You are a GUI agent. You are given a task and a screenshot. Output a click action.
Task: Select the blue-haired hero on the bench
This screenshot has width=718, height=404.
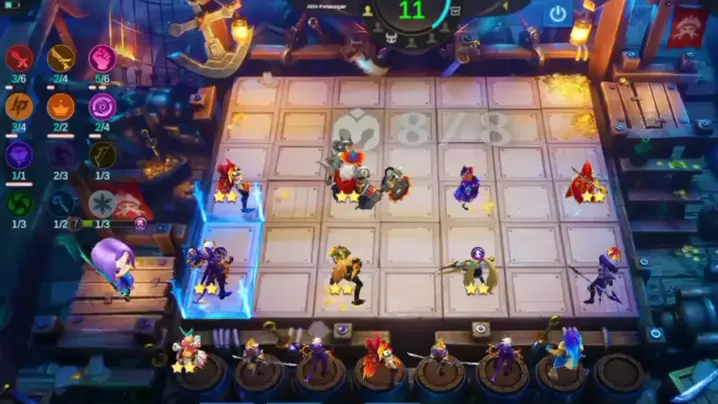[x=571, y=350]
